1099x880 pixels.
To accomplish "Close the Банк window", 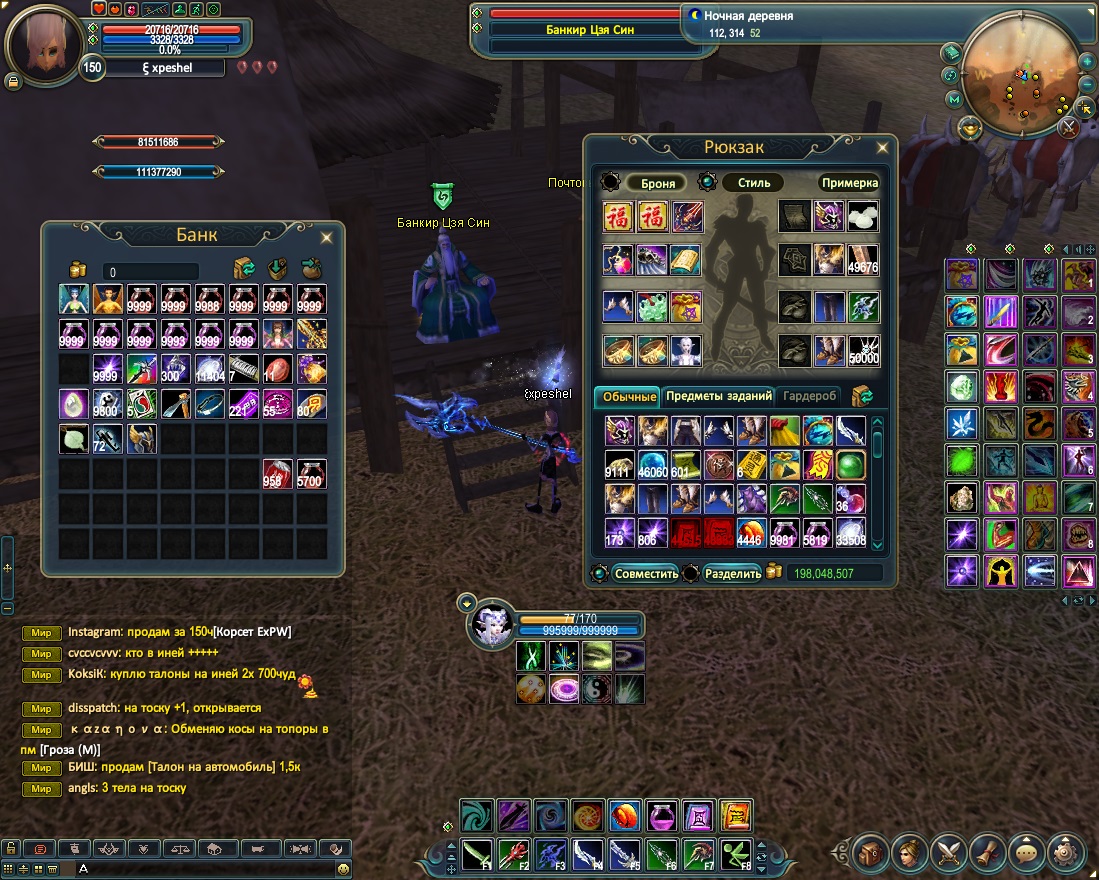I will (x=326, y=237).
